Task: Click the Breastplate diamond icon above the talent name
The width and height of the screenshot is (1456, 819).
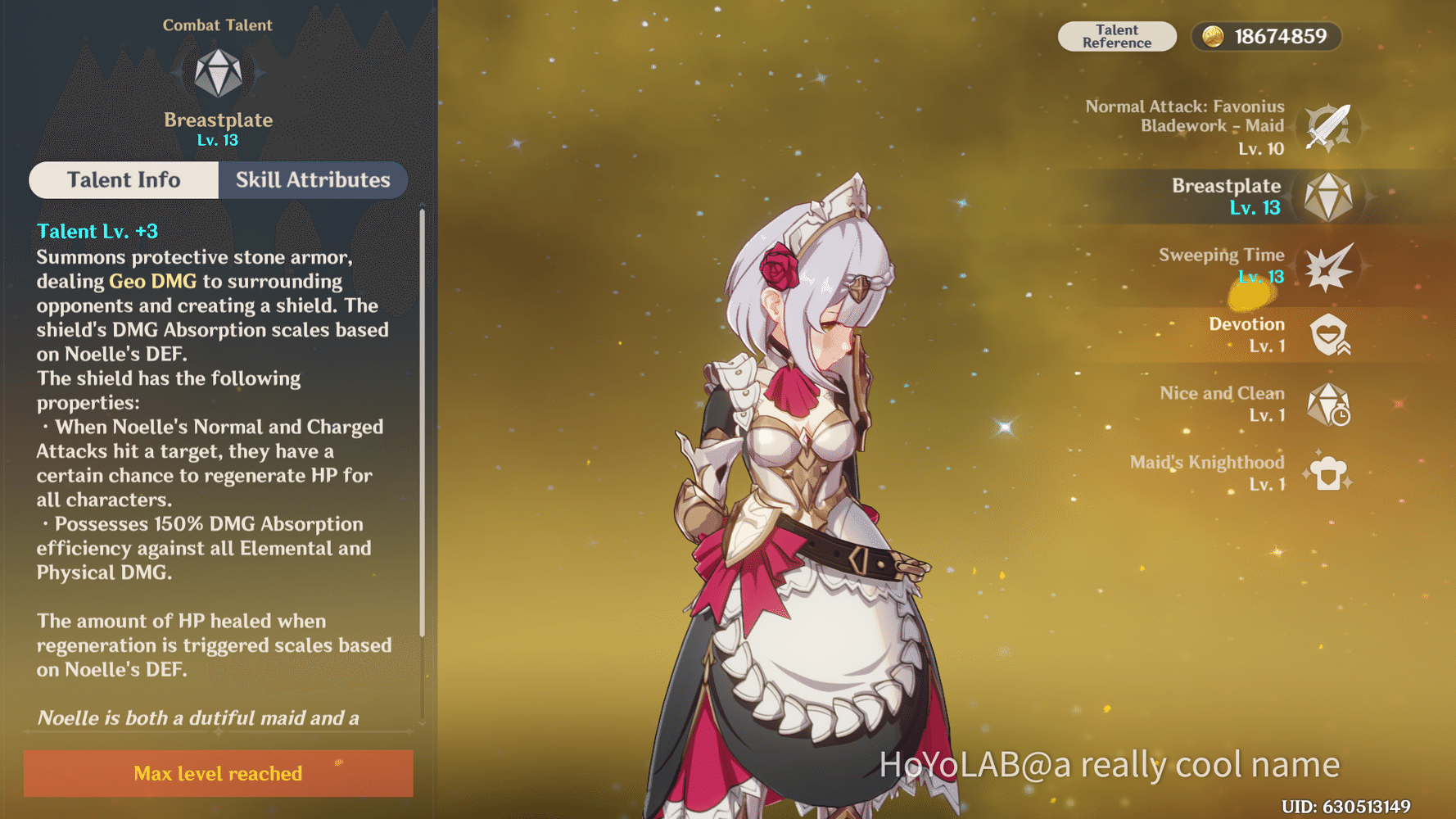Action: click(217, 74)
